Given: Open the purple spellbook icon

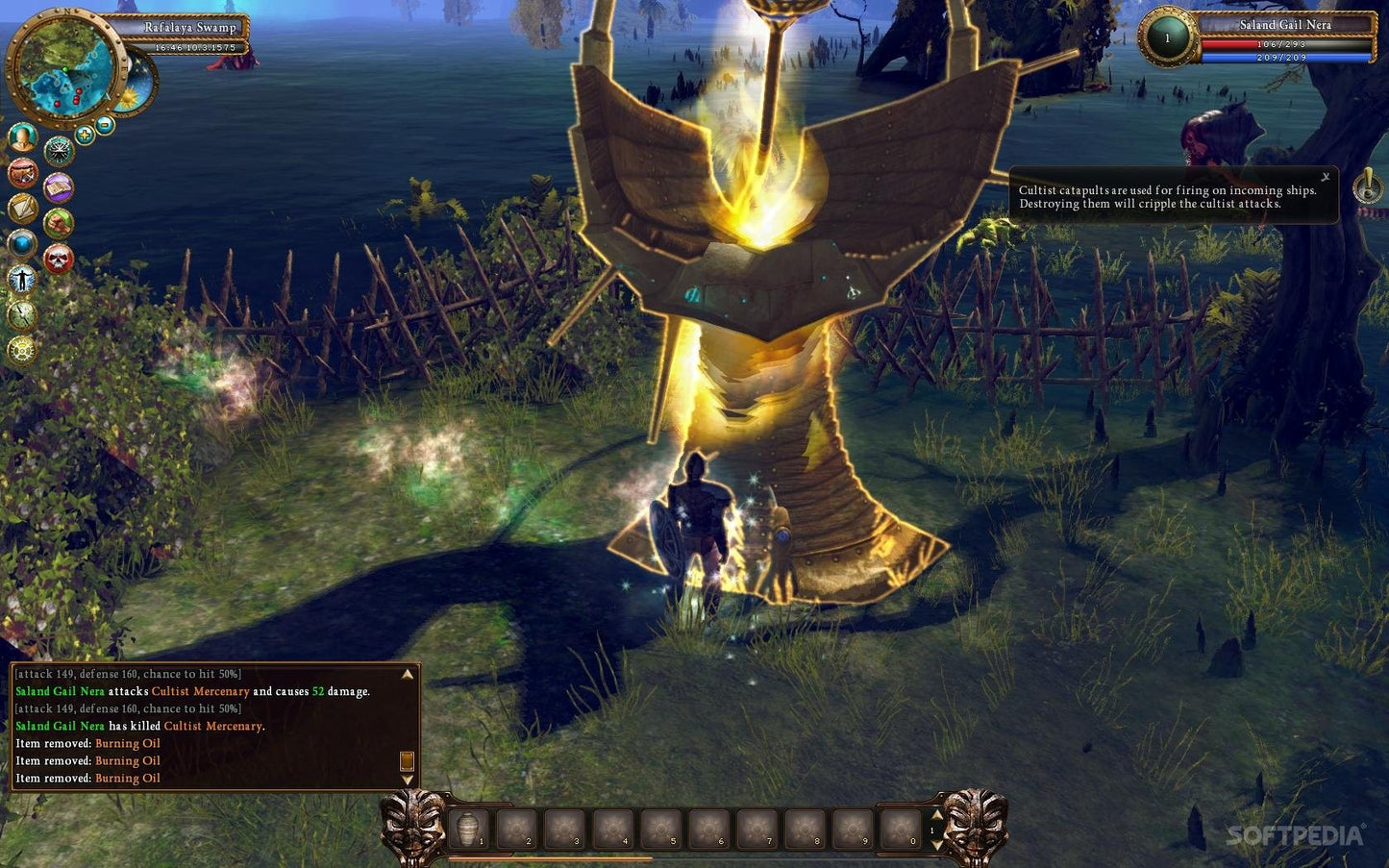Looking at the screenshot, I should click(59, 186).
